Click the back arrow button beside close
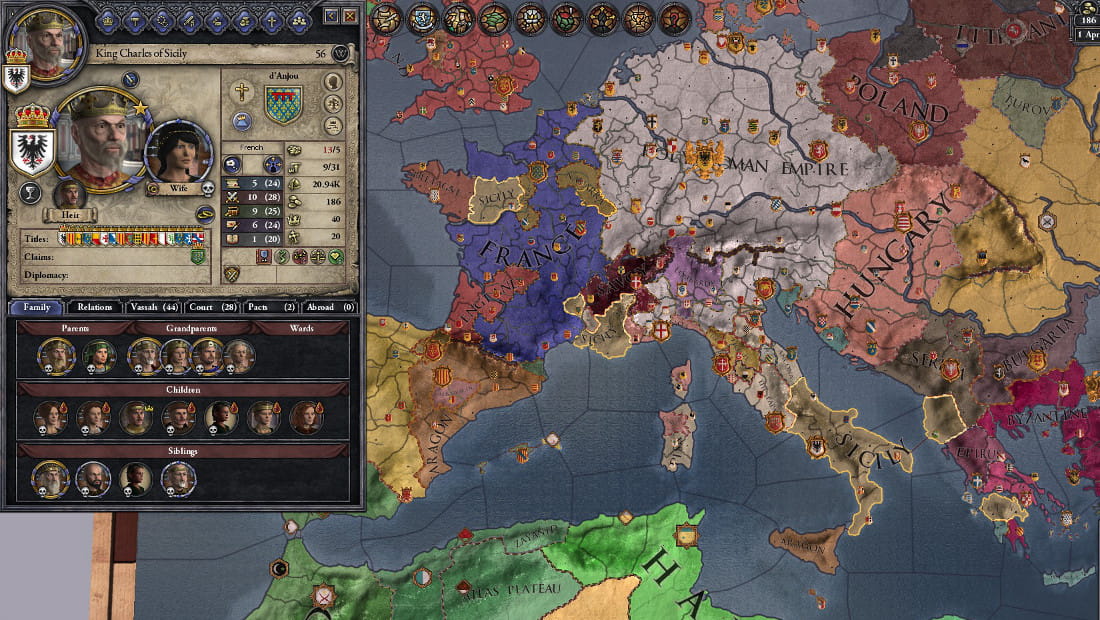Viewport: 1100px width, 620px height. coord(331,17)
